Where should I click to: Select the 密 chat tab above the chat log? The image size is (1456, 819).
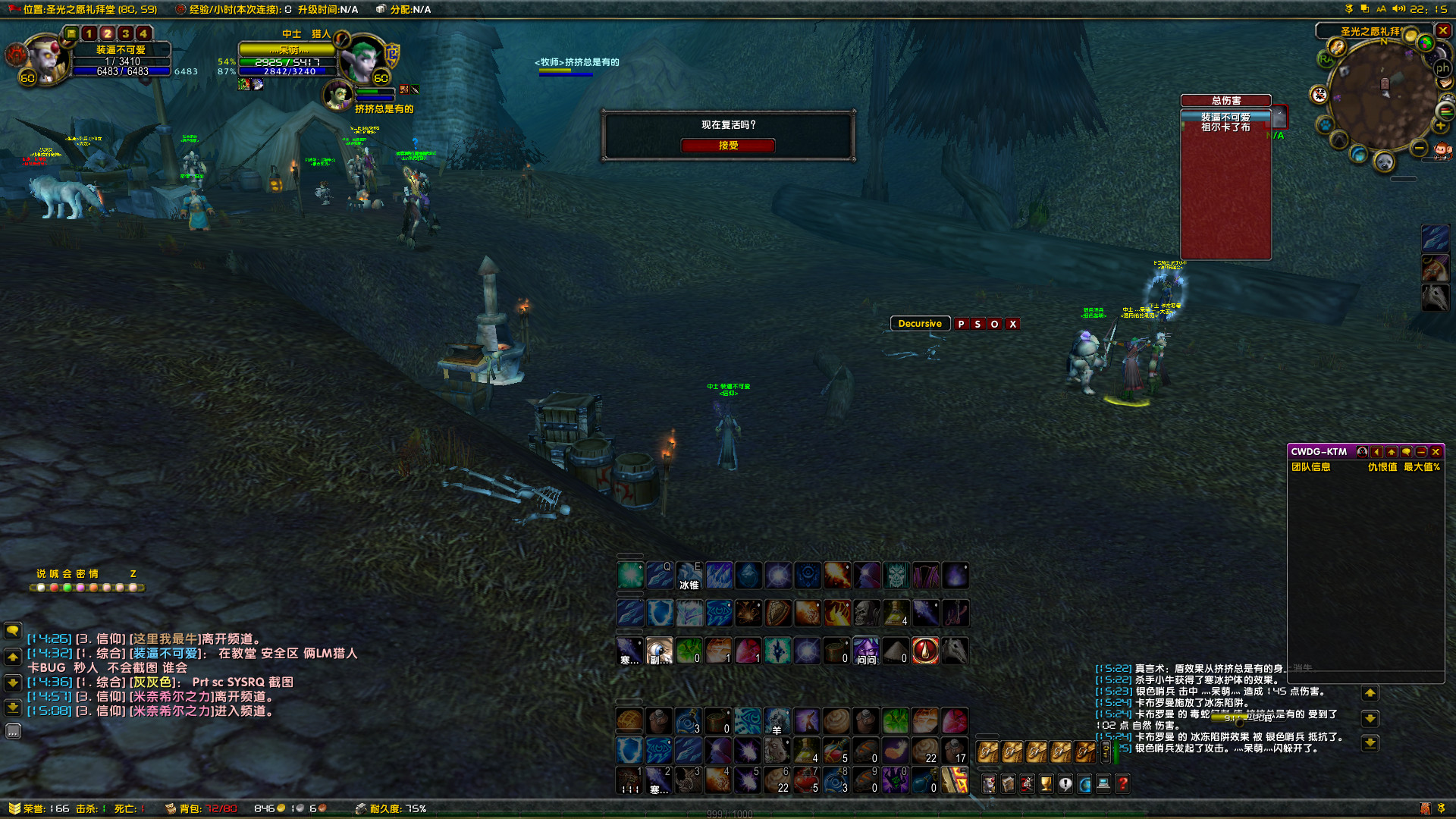click(80, 573)
